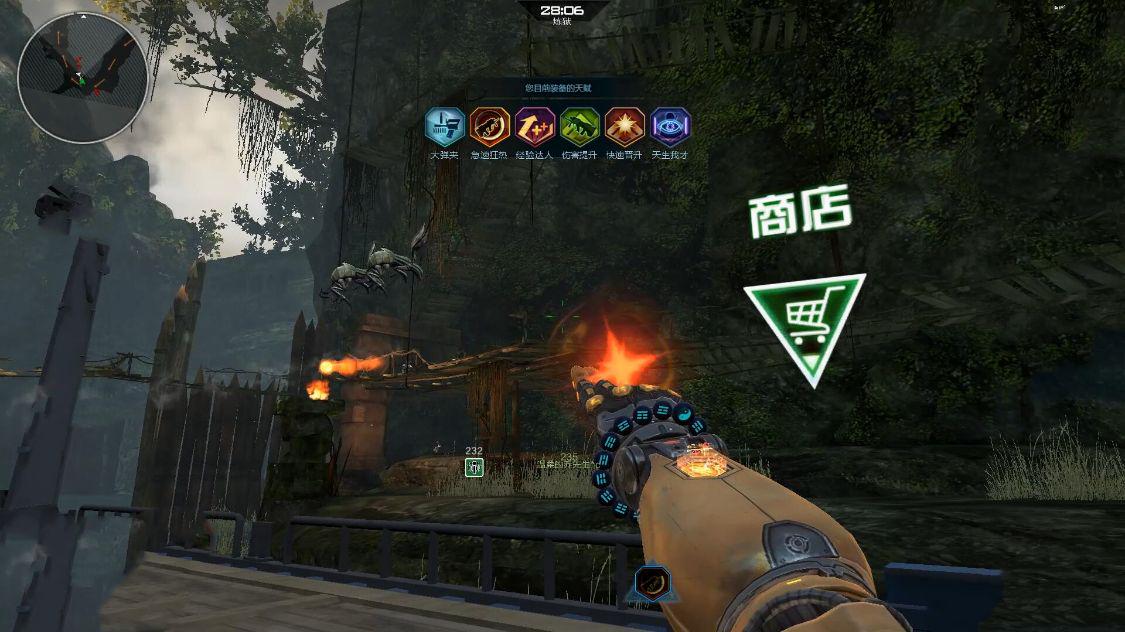Open the circular minimap

82,77
